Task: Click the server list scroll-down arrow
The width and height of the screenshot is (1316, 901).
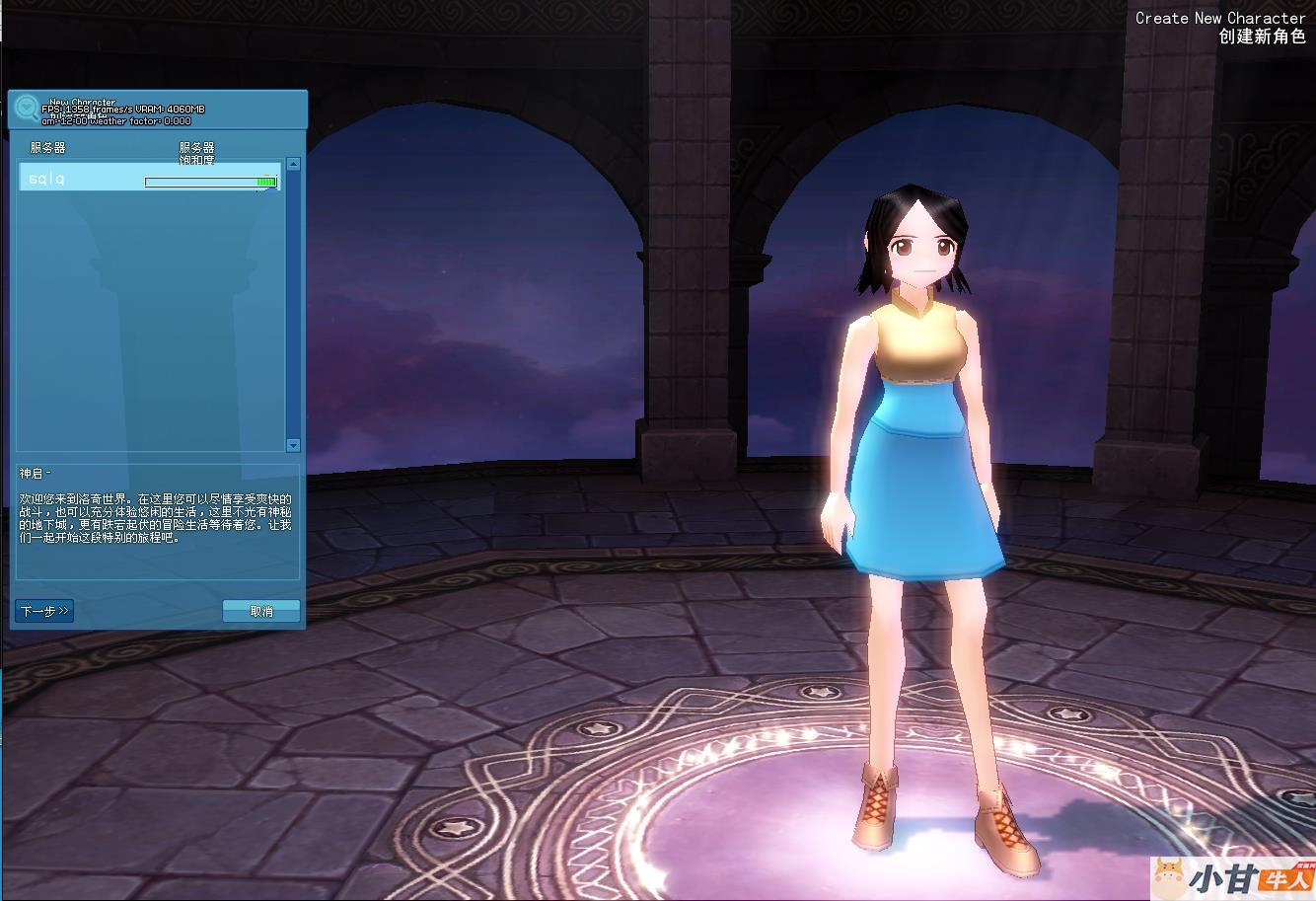Action: click(x=293, y=445)
